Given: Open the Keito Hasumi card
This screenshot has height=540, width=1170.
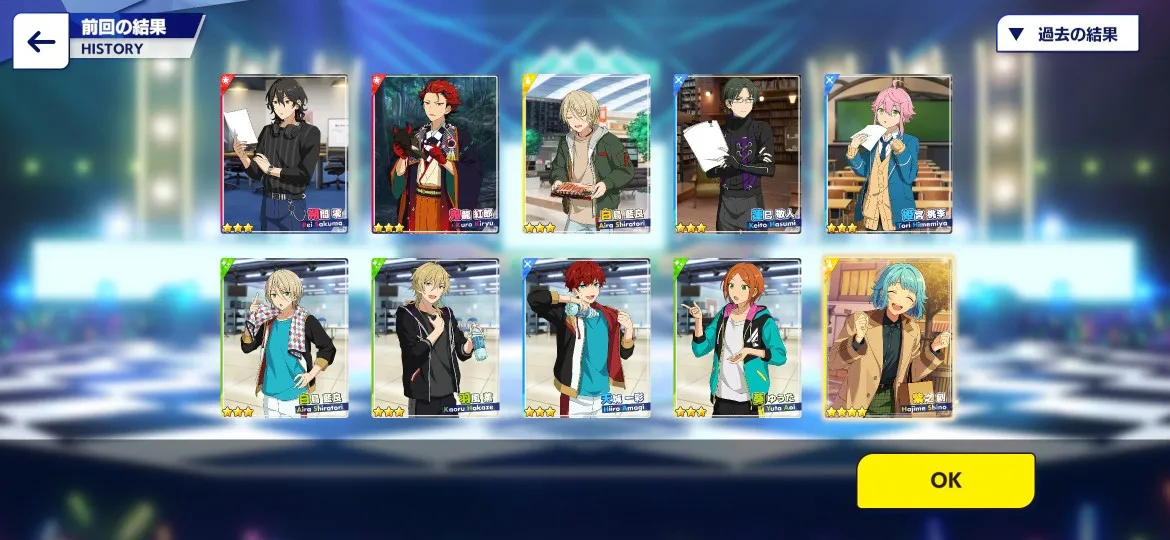Looking at the screenshot, I should pyautogui.click(x=738, y=154).
